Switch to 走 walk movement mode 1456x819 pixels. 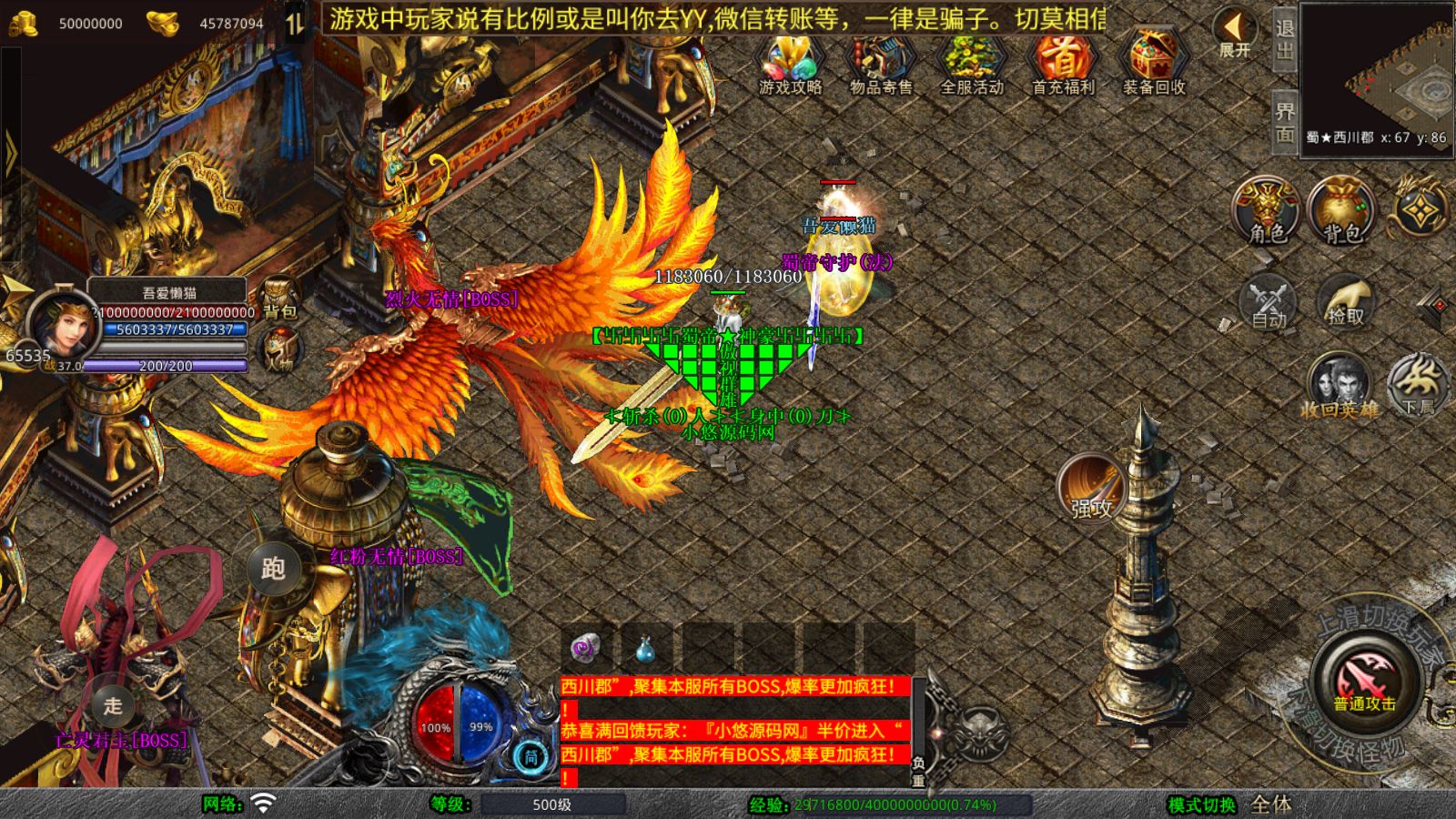pos(113,705)
